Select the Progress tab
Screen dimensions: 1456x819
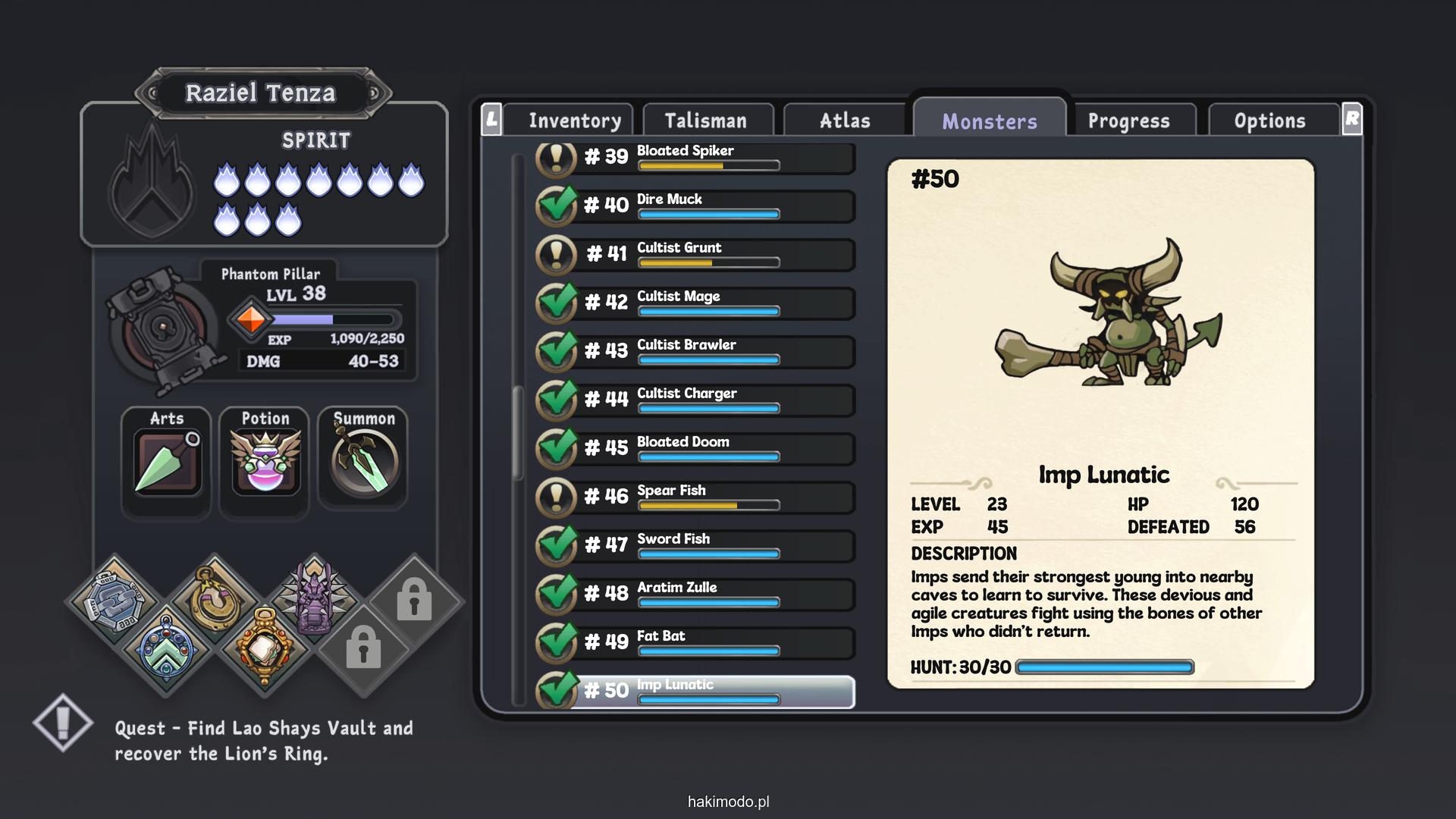[x=1128, y=121]
